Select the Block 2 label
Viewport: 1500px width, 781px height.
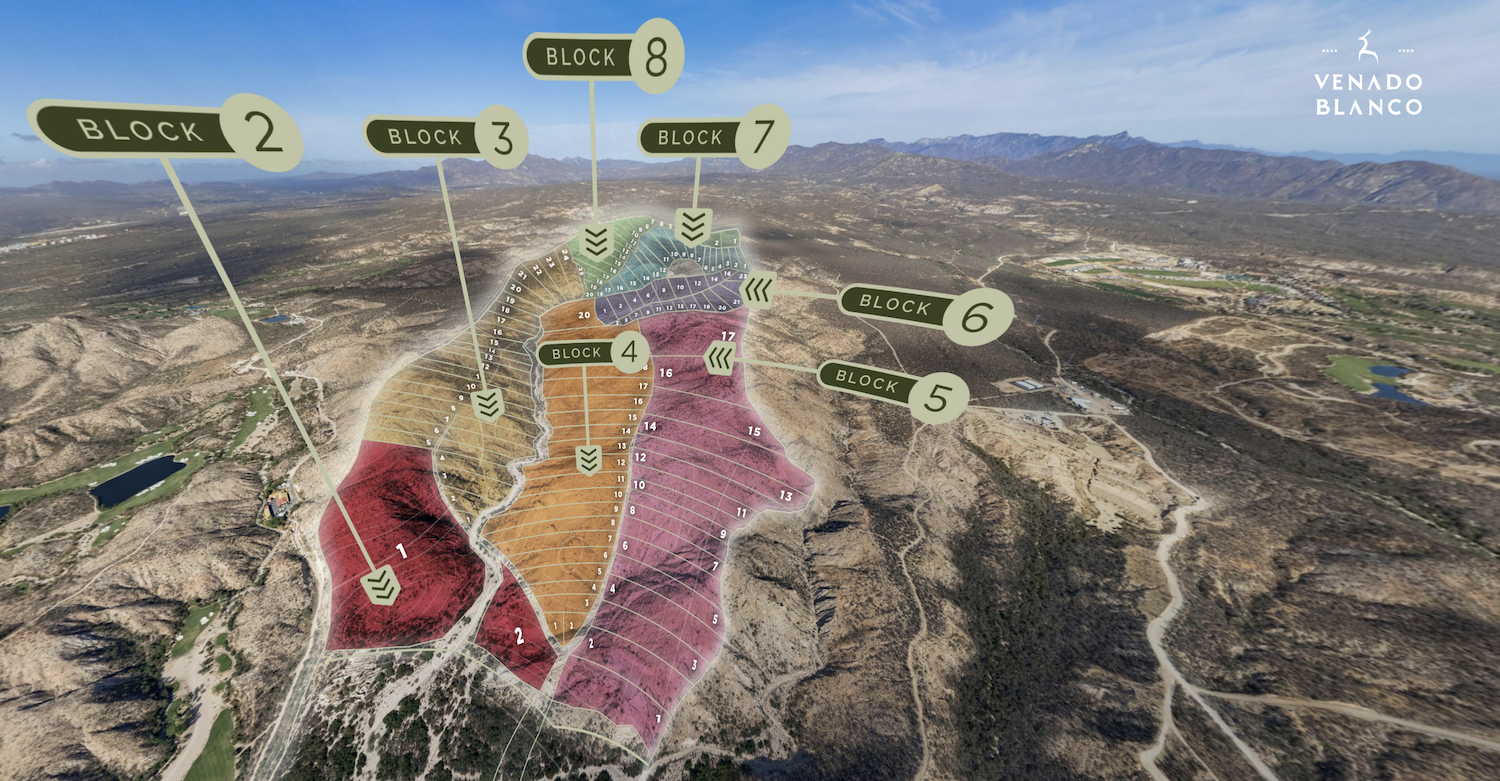[x=167, y=131]
